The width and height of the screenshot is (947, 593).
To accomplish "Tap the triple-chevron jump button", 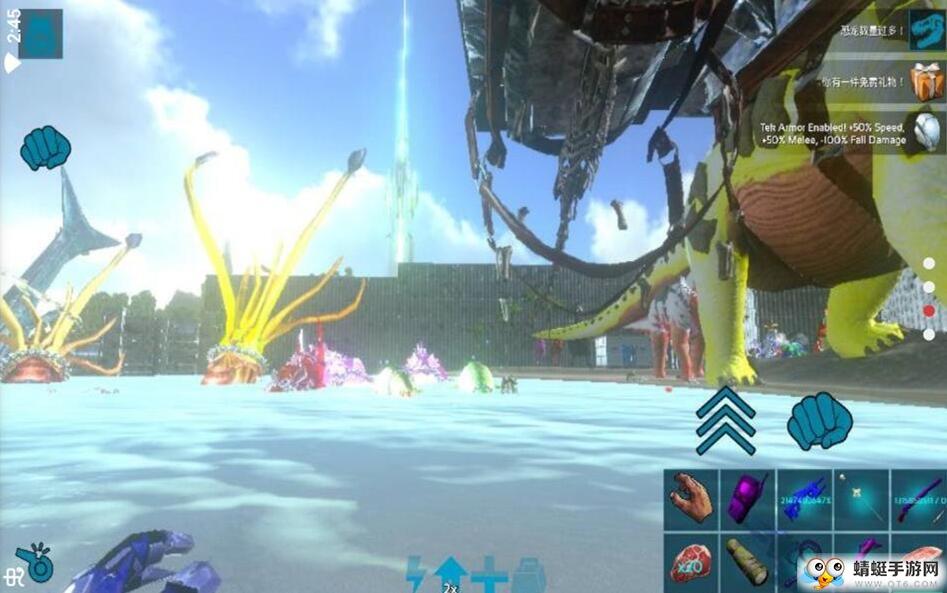I will point(725,421).
